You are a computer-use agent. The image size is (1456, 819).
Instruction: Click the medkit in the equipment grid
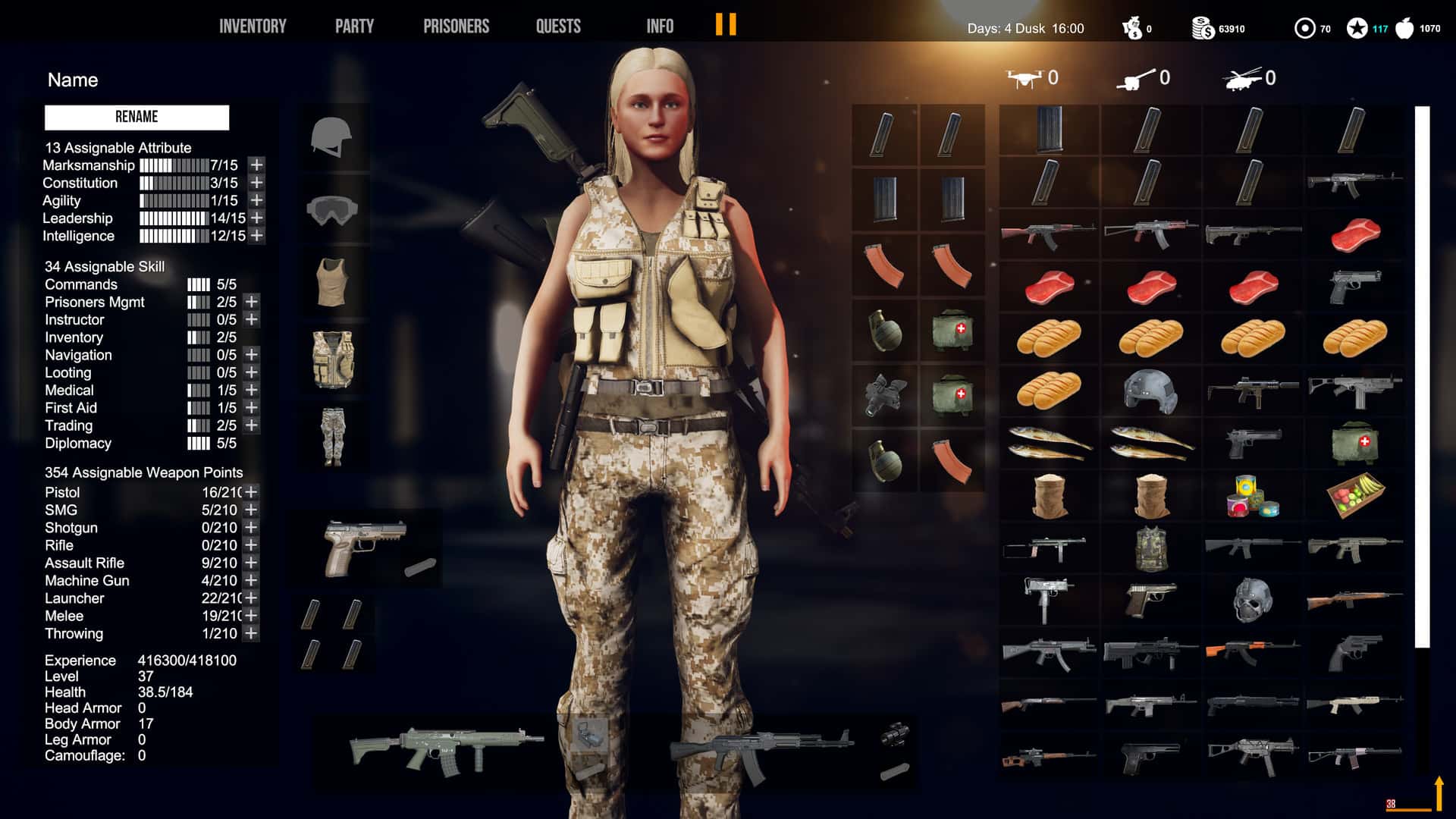pyautogui.click(x=952, y=331)
